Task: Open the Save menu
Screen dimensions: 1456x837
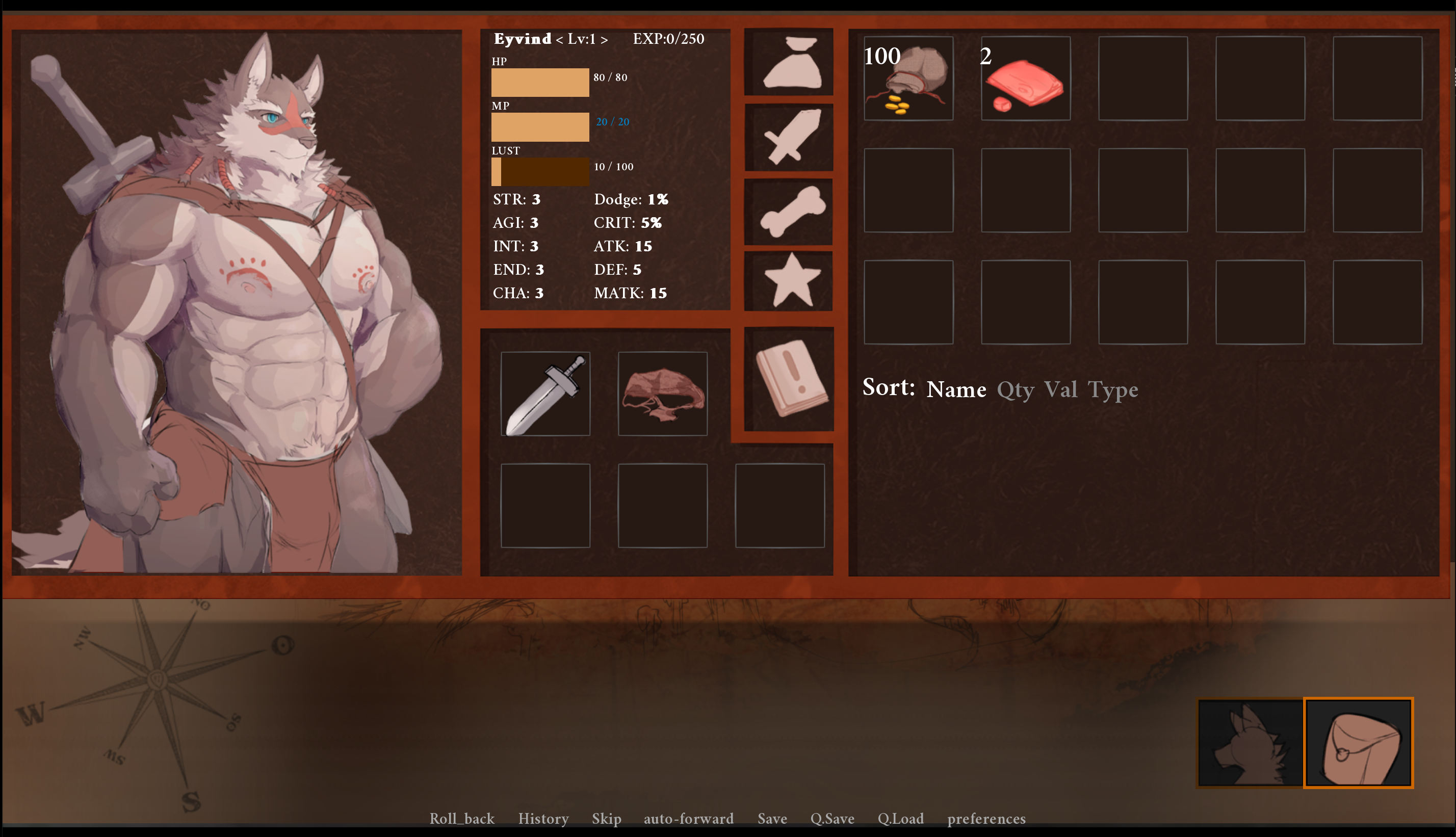Action: (772, 819)
